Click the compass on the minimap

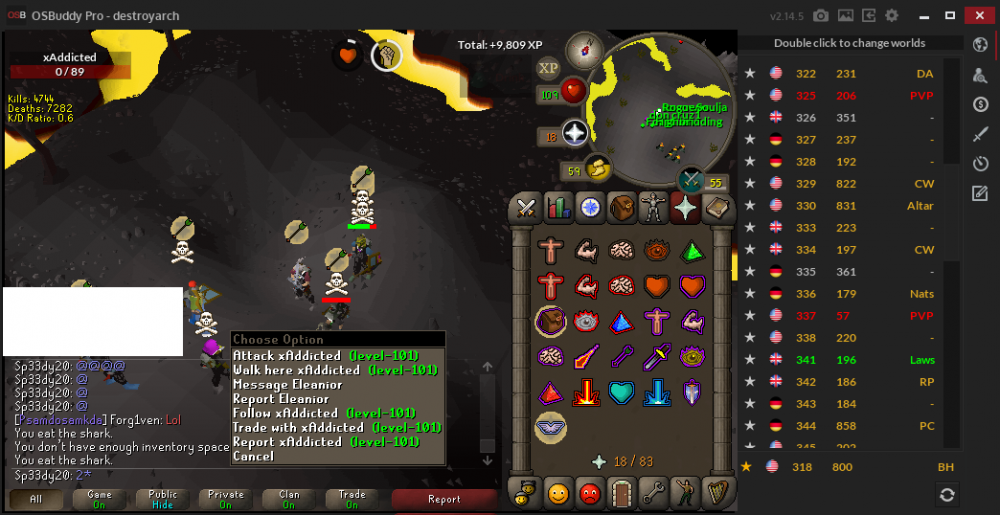(583, 51)
